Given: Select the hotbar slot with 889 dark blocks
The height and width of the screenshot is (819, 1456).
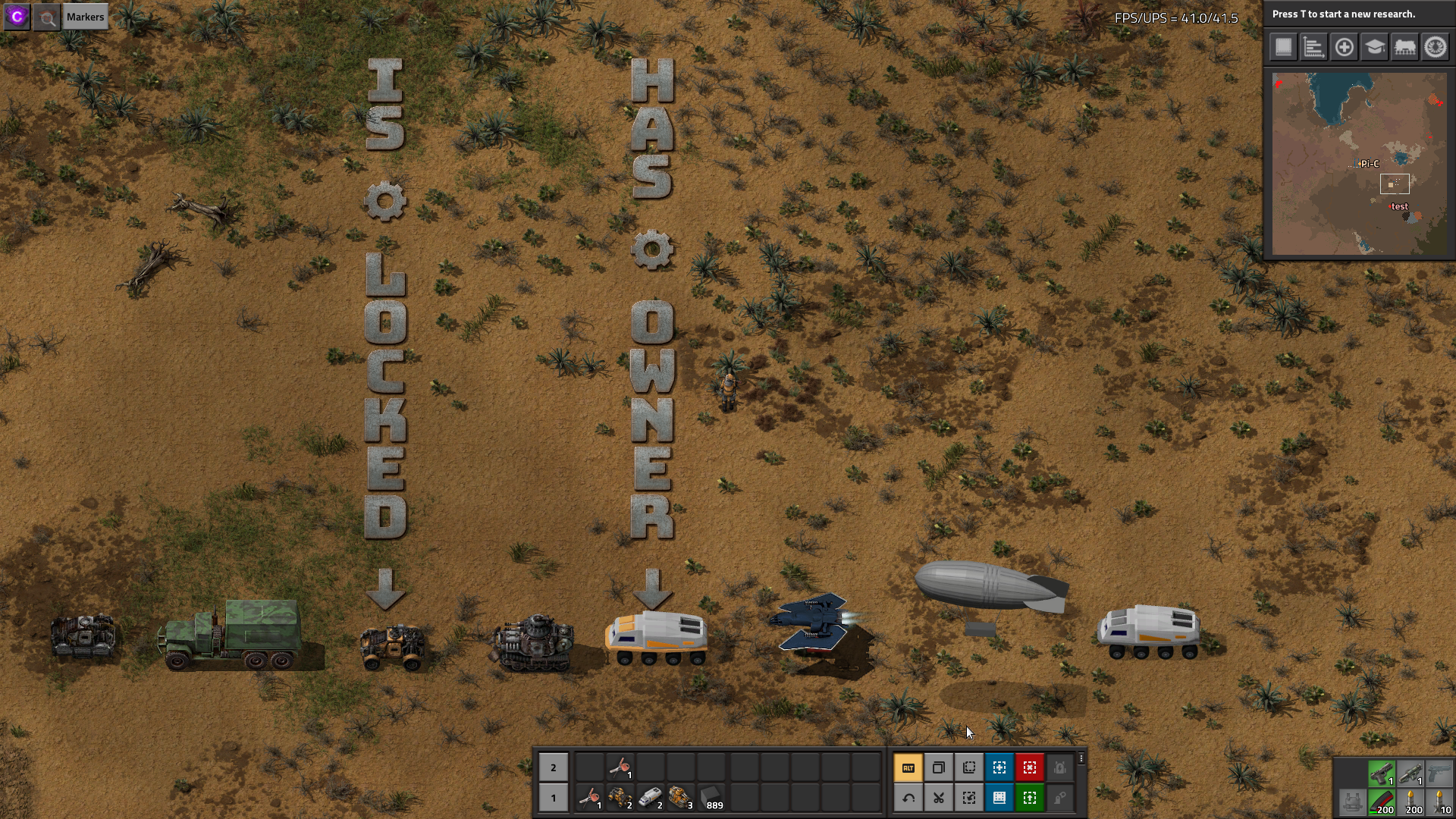Looking at the screenshot, I should pyautogui.click(x=711, y=798).
